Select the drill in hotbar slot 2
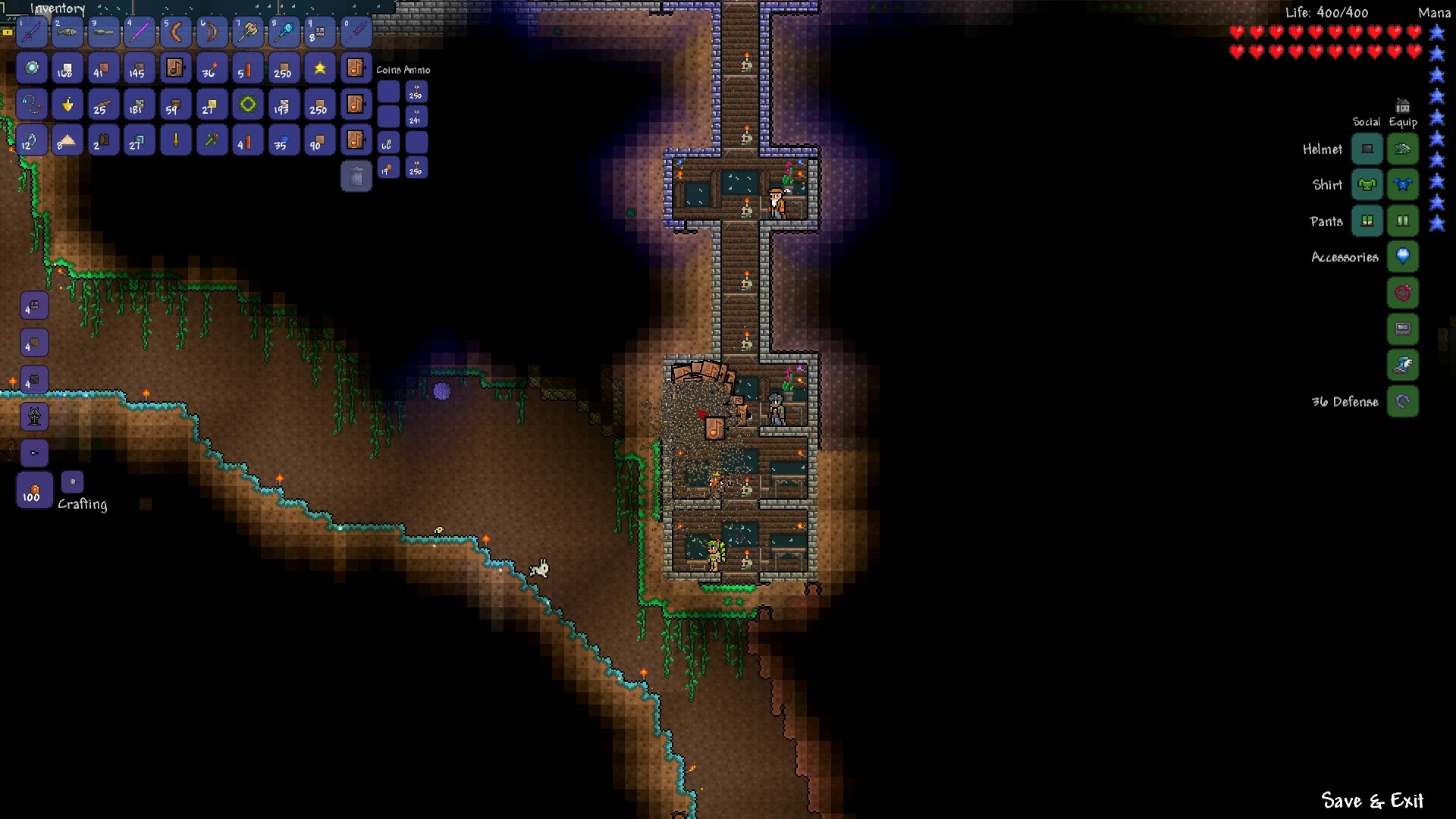This screenshot has width=1456, height=819. pos(67,32)
